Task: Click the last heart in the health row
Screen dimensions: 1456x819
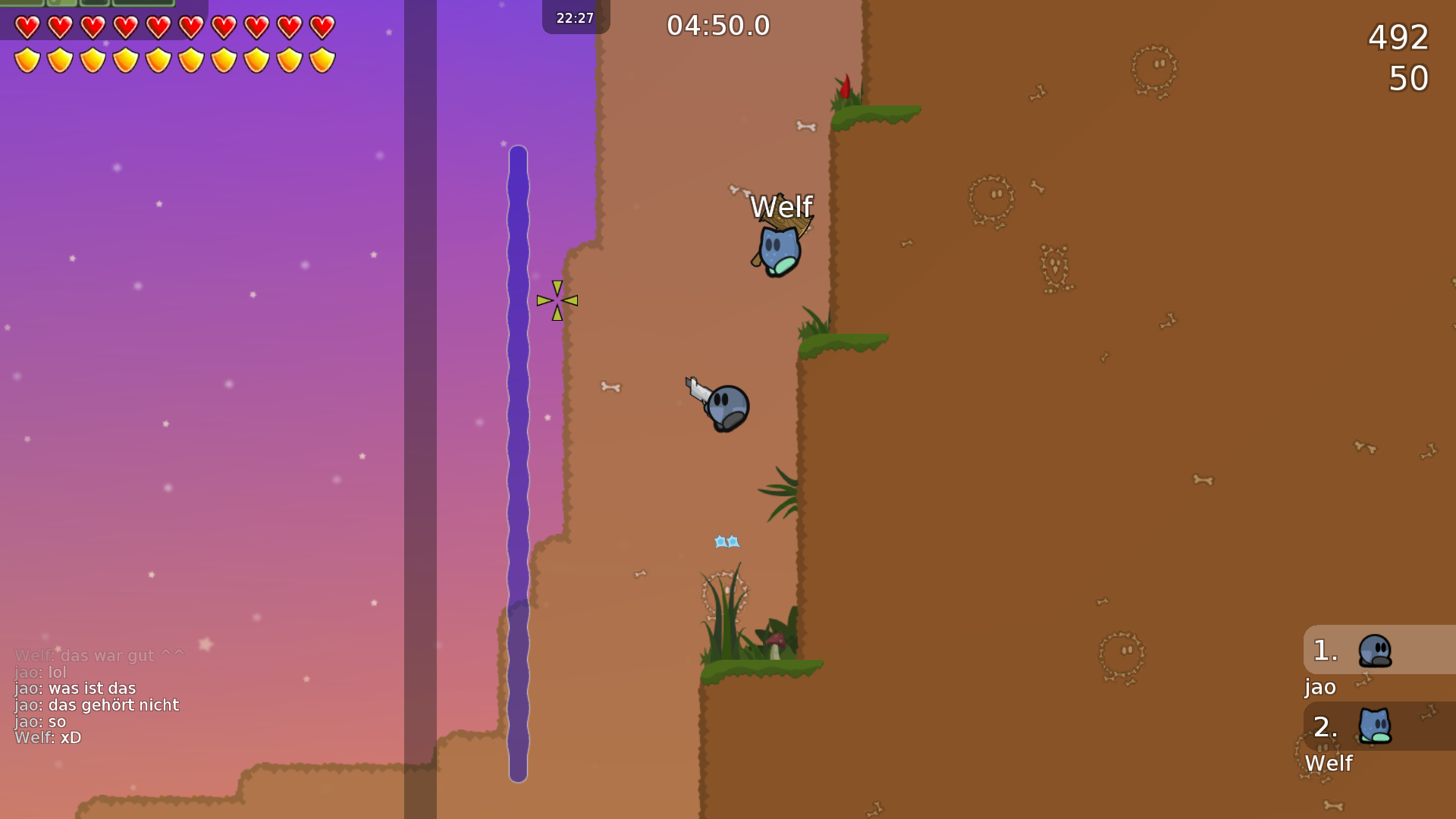Action: 322,27
